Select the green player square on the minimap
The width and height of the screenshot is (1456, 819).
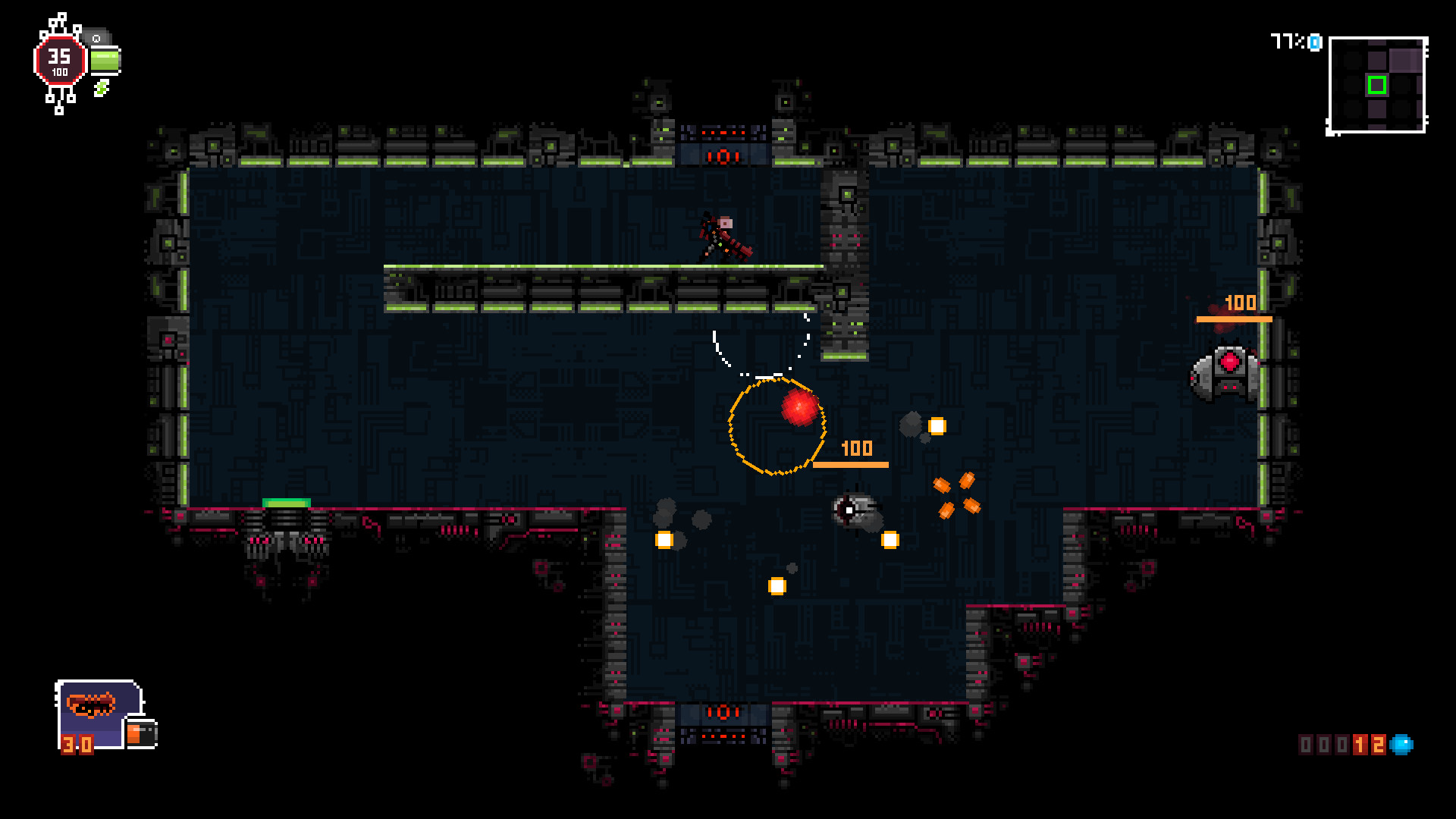[x=1377, y=85]
